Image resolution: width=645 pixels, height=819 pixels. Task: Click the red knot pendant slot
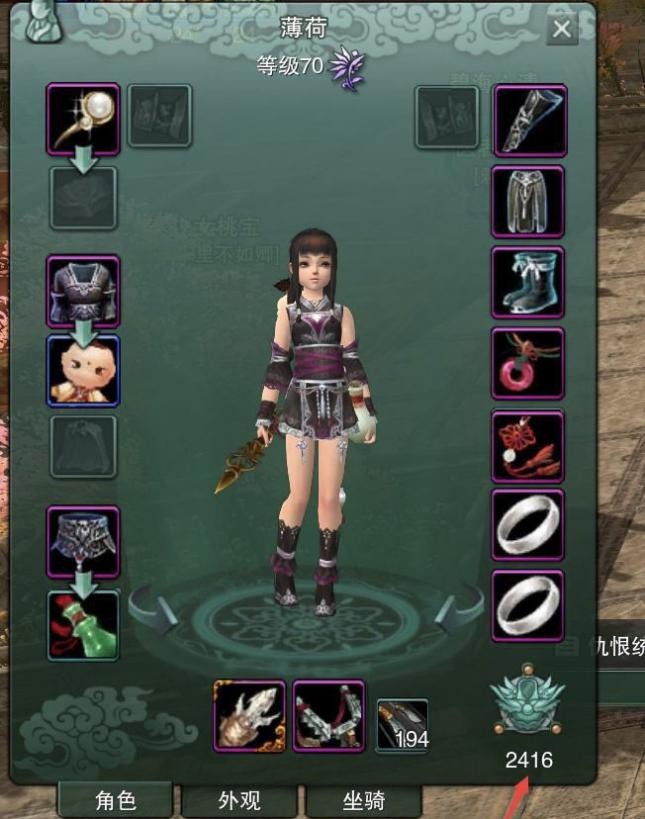[x=529, y=445]
